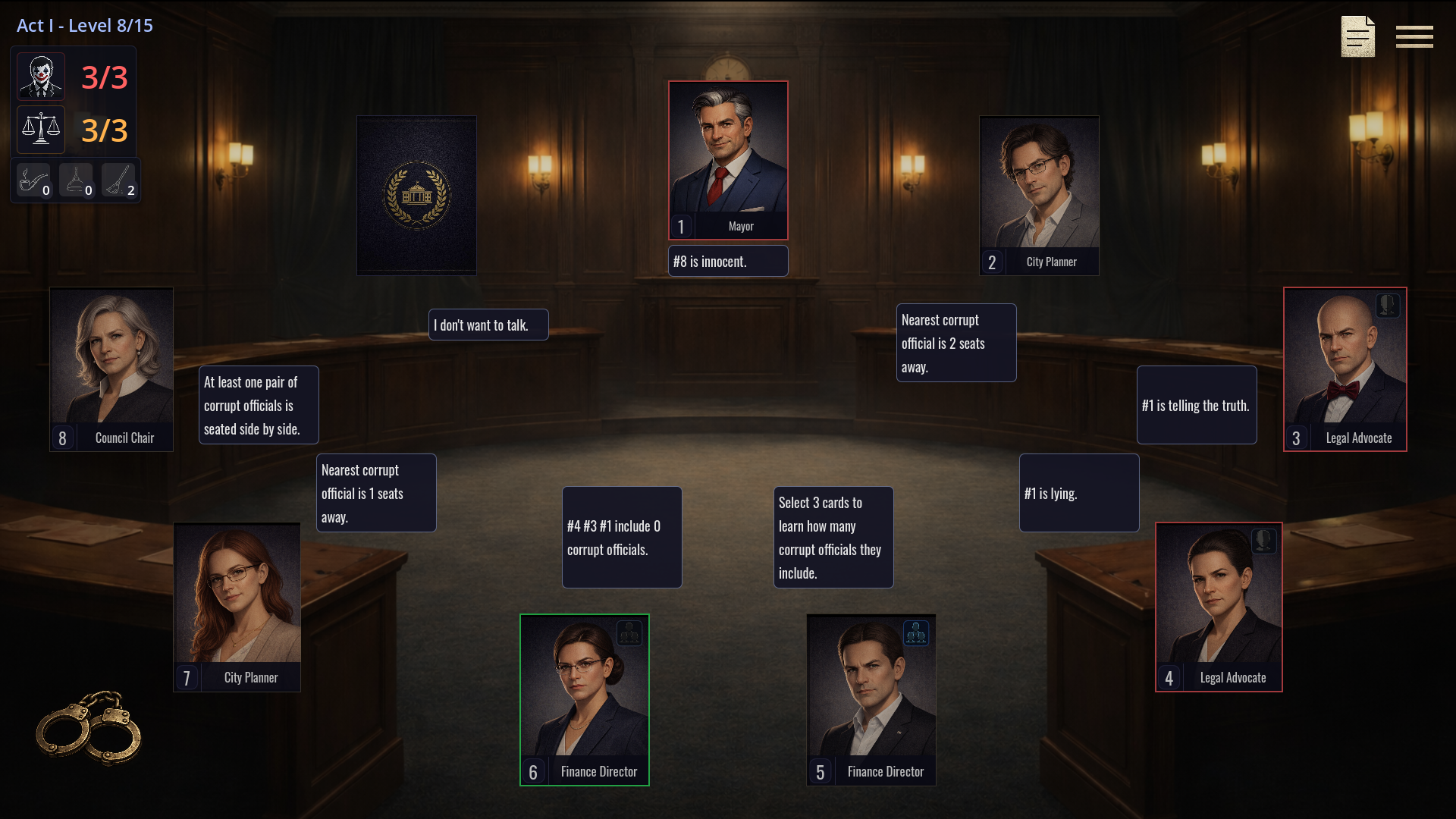This screenshot has width=1456, height=819.
Task: Select the Council Chair card numbered 8
Action: [x=111, y=369]
